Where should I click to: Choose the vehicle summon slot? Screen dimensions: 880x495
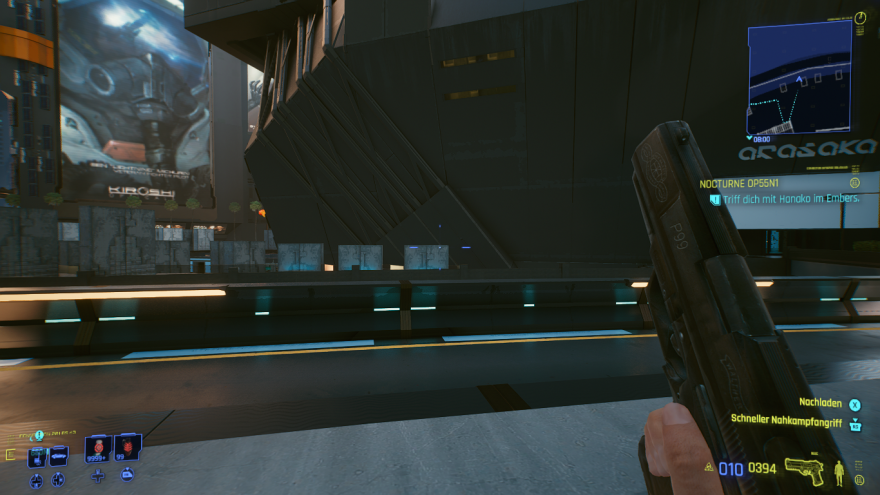pos(59,456)
